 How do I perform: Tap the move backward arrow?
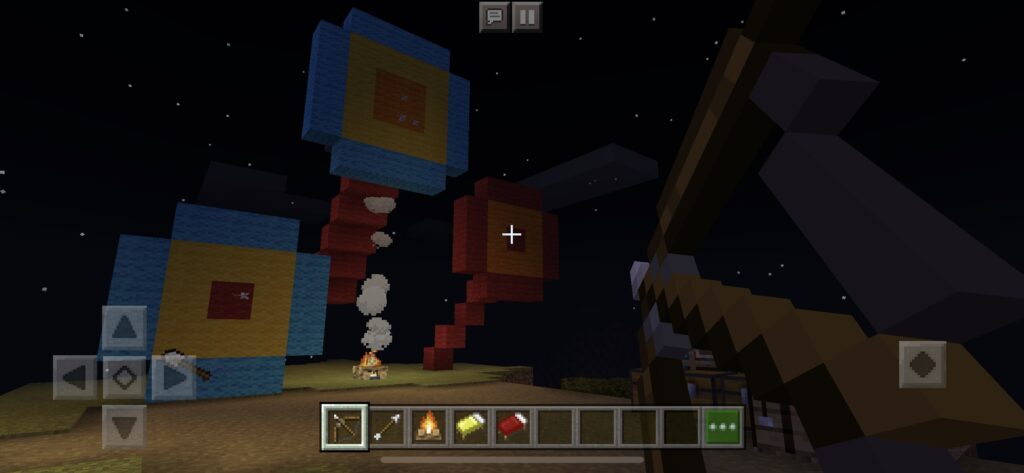[x=124, y=427]
